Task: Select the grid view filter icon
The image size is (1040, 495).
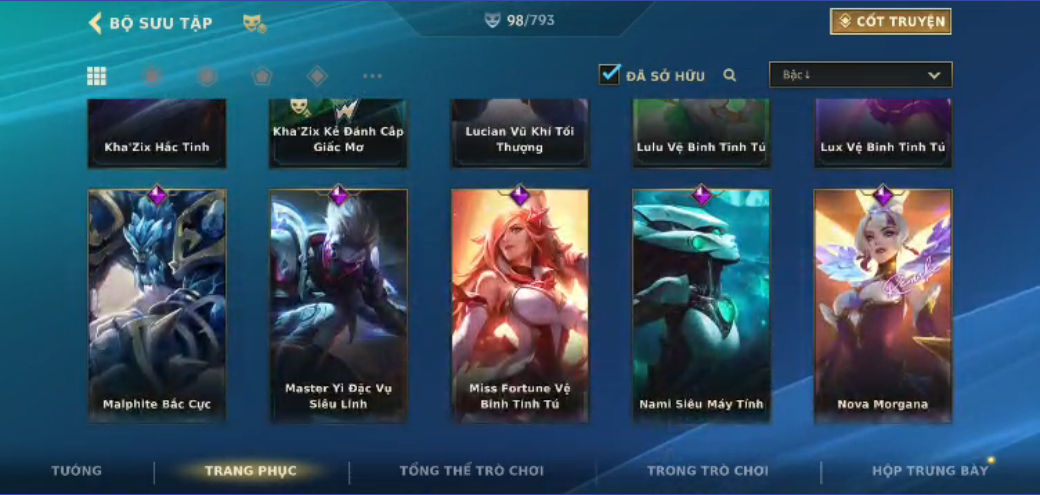Action: point(97,76)
